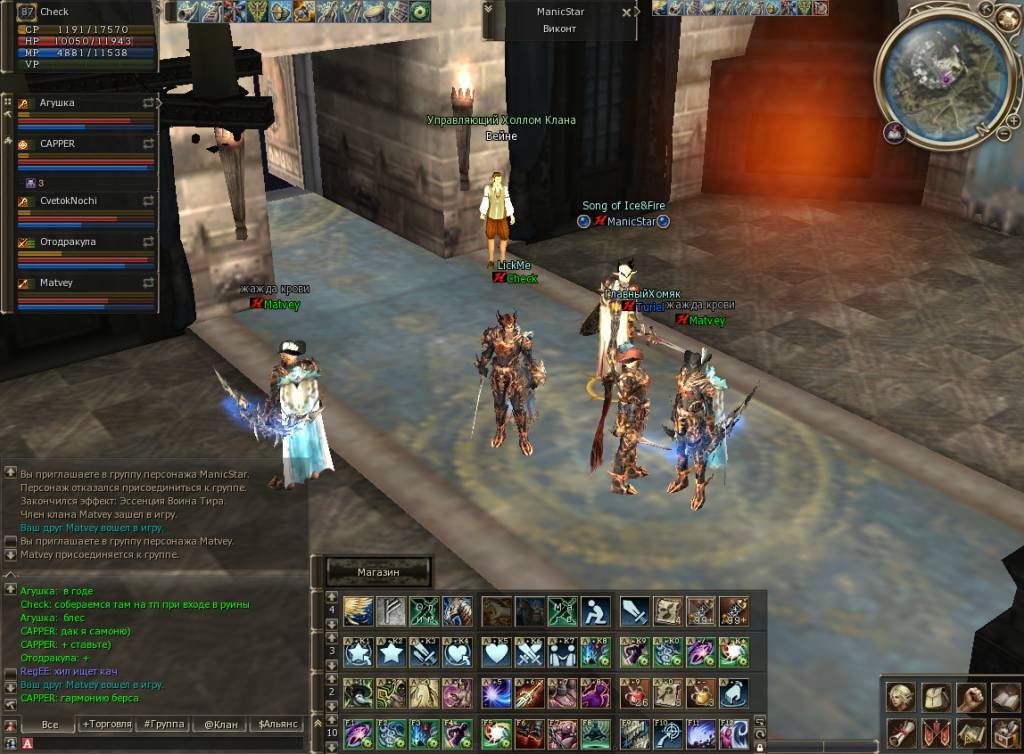Open the Магазин shop button
Screen dimensions: 1024x754
379,572
